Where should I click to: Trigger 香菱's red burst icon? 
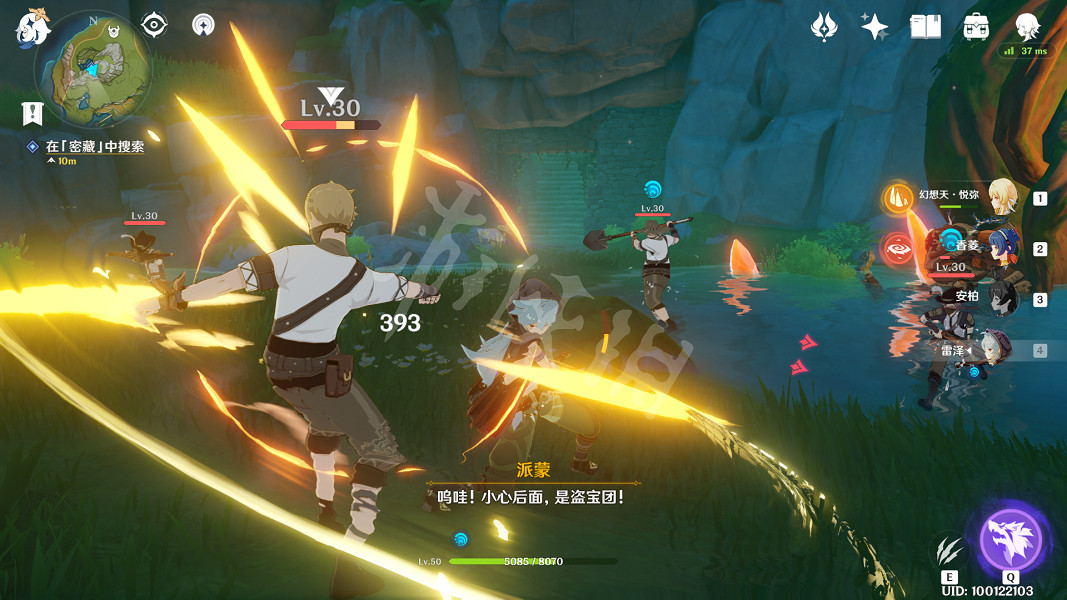coord(897,247)
